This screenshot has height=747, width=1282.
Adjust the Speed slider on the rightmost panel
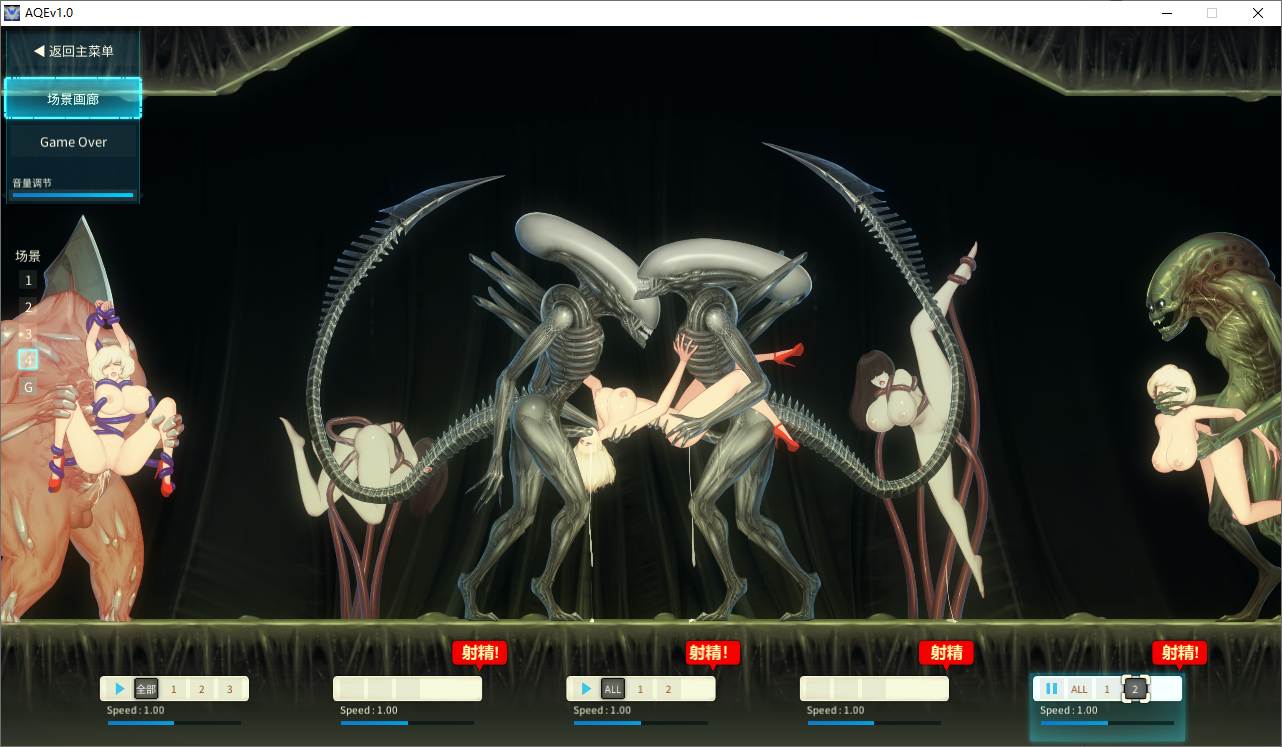(1106, 722)
